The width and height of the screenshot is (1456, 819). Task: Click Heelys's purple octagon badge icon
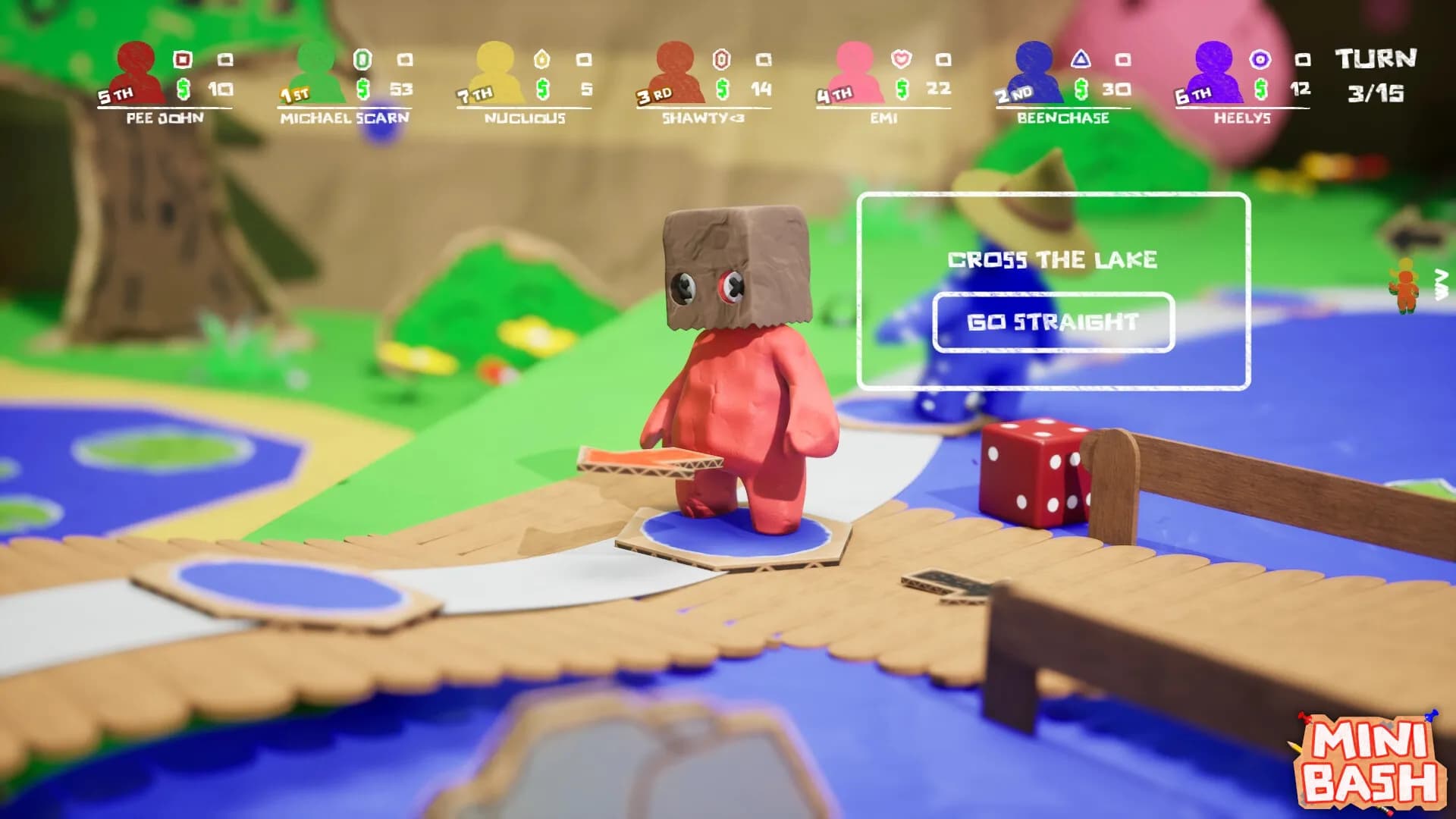(1262, 58)
